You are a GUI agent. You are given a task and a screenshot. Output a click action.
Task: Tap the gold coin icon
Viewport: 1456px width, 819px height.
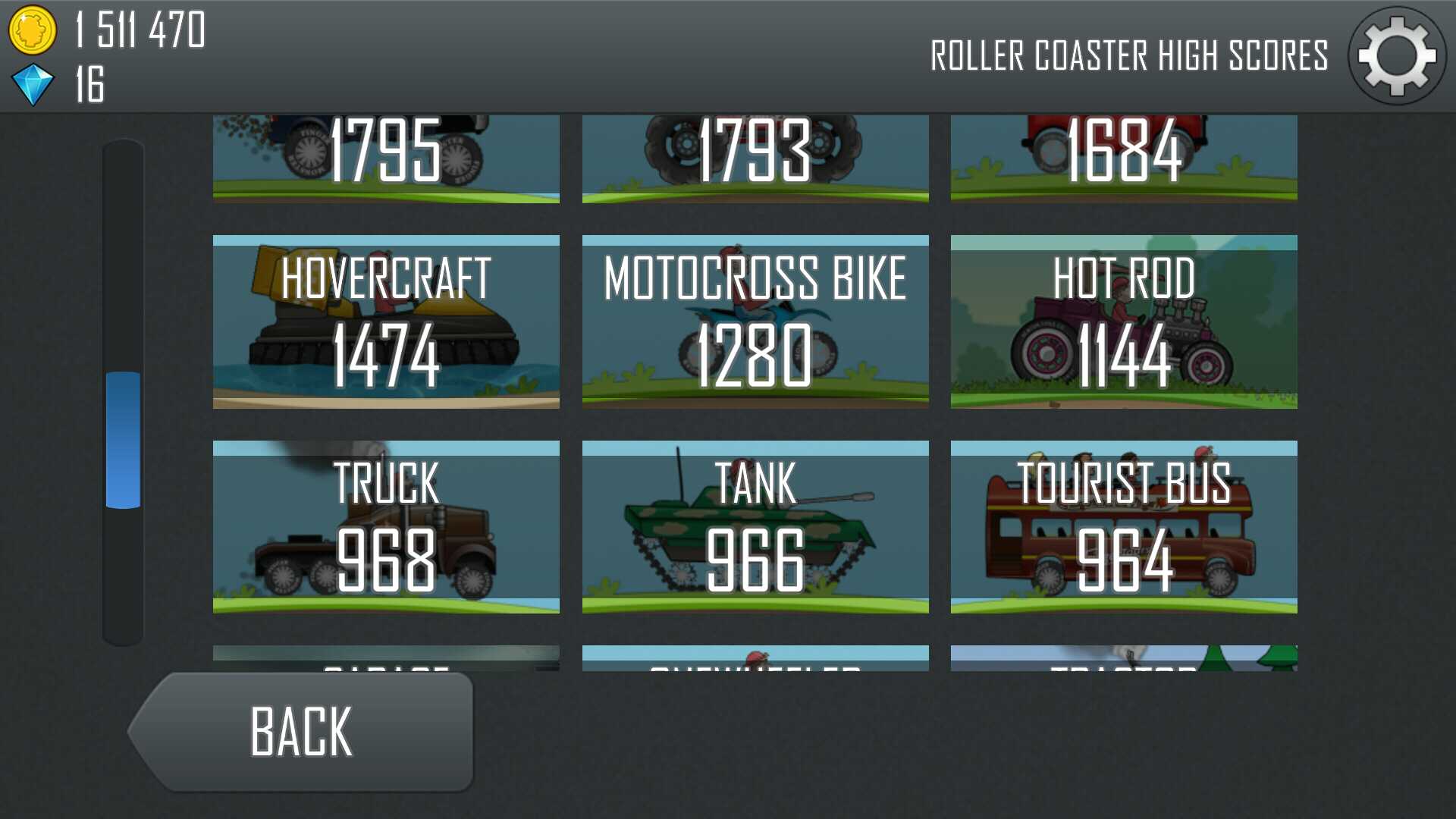tap(32, 30)
